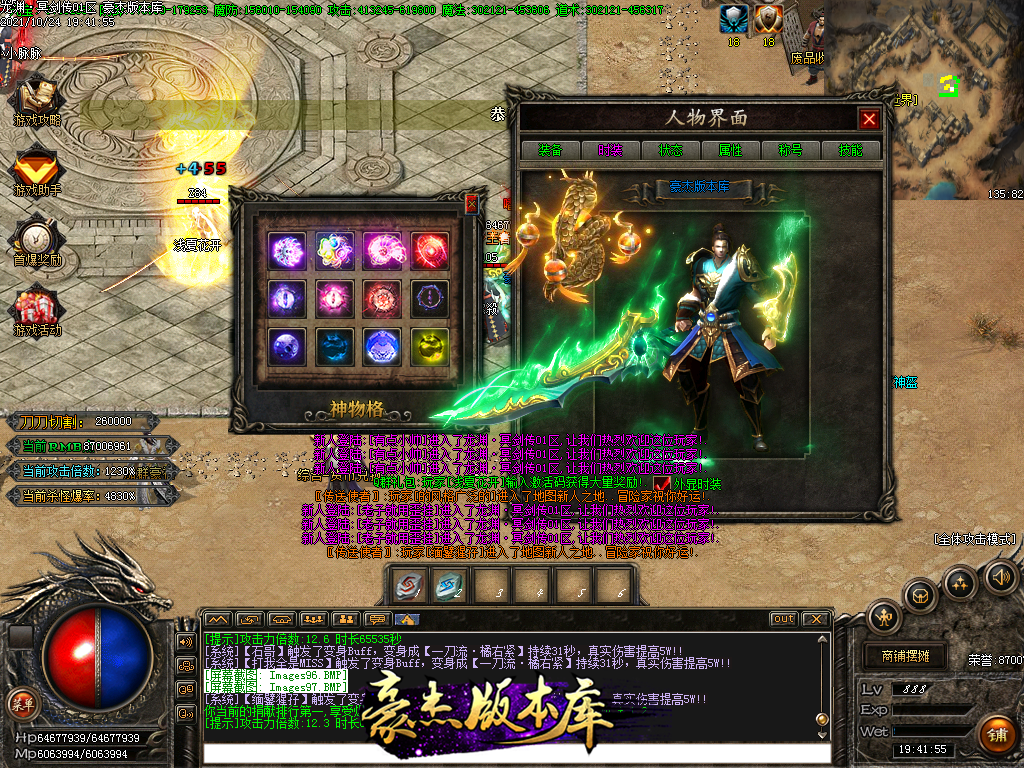Close the 神物格 artifact grid window
Image resolution: width=1024 pixels, height=768 pixels.
click(x=472, y=204)
